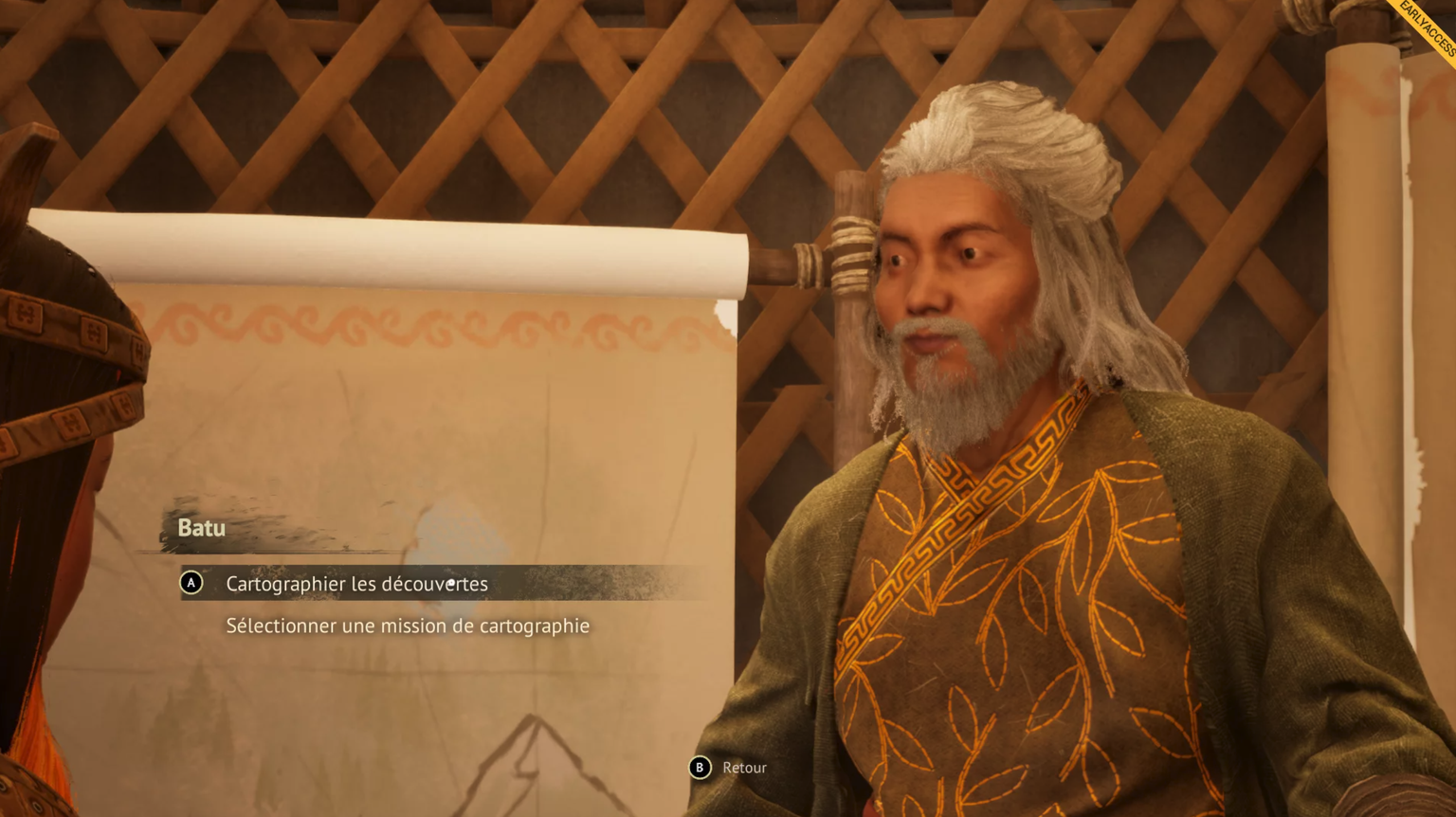
Task: Click the circular A glyph beside the dialogue option
Action: click(192, 584)
